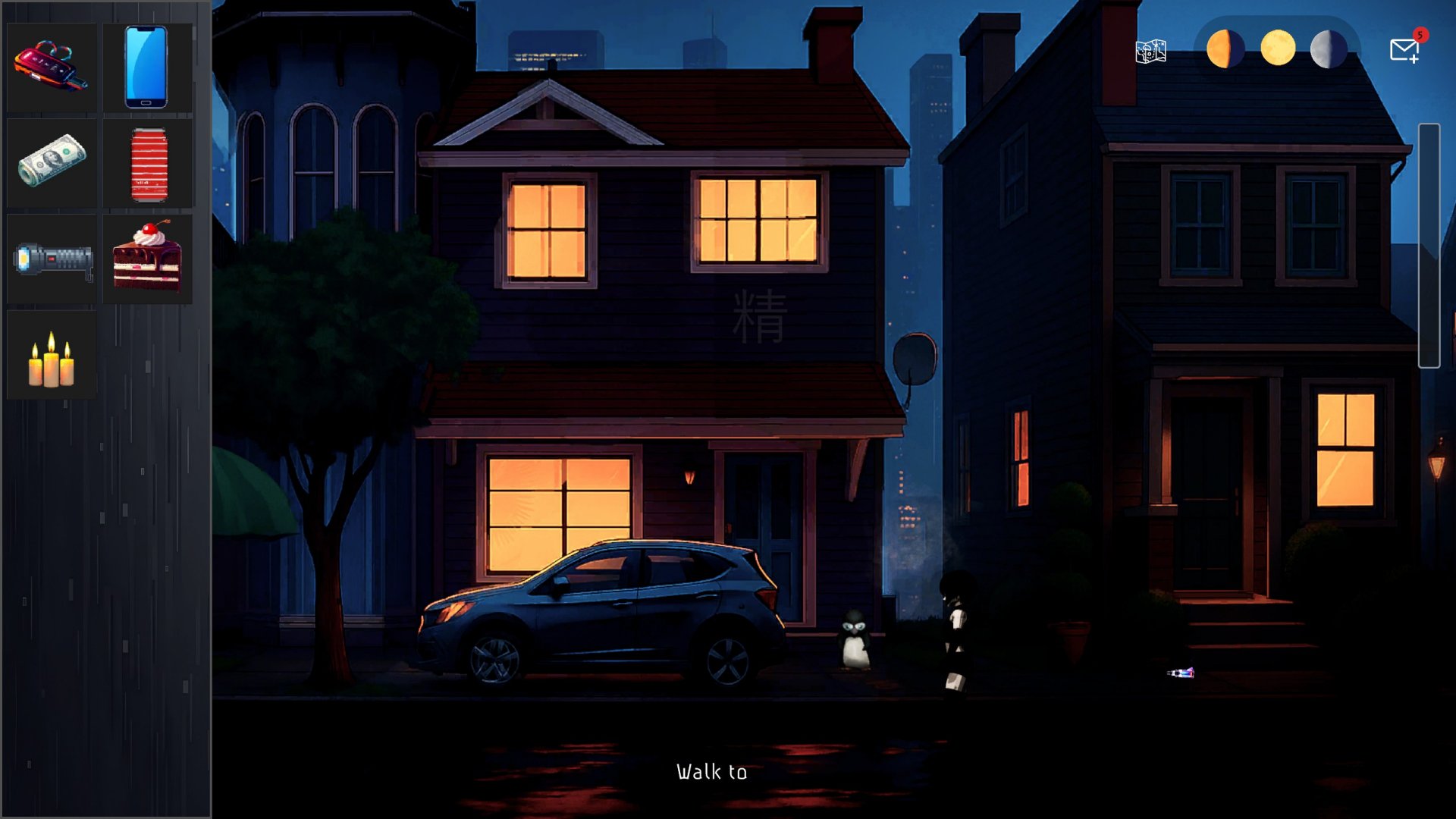Viewport: 1456px width, 819px height.
Task: Select the car key fob in inventory
Action: [x=50, y=67]
